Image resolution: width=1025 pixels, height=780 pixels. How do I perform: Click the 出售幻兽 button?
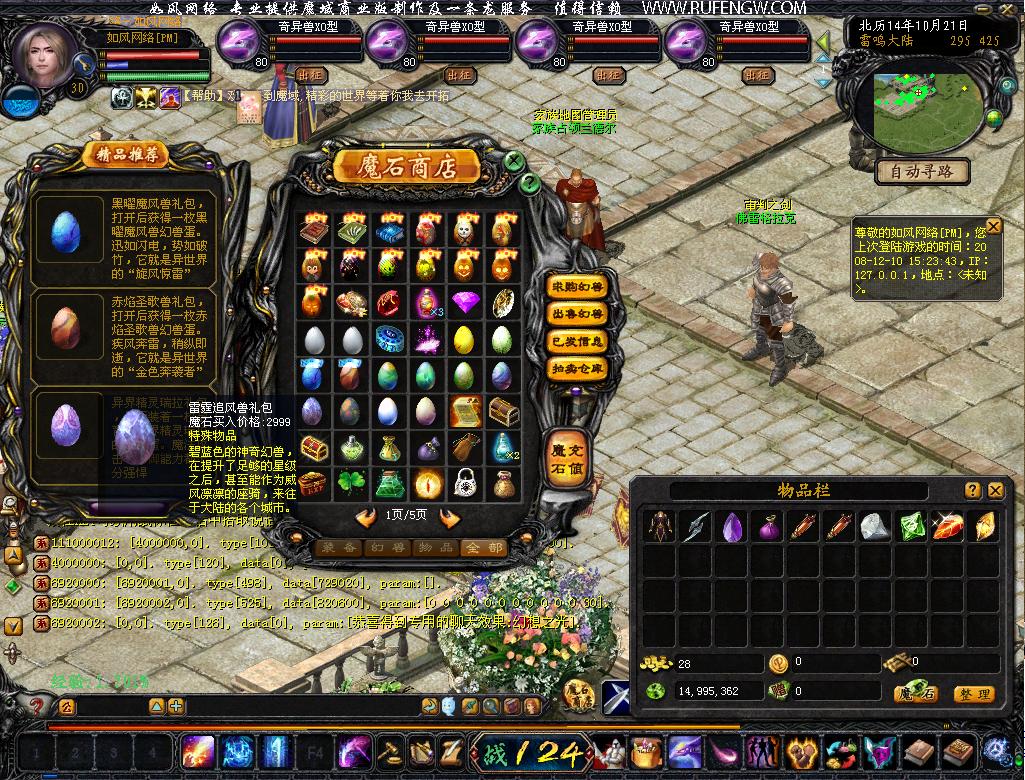point(577,314)
